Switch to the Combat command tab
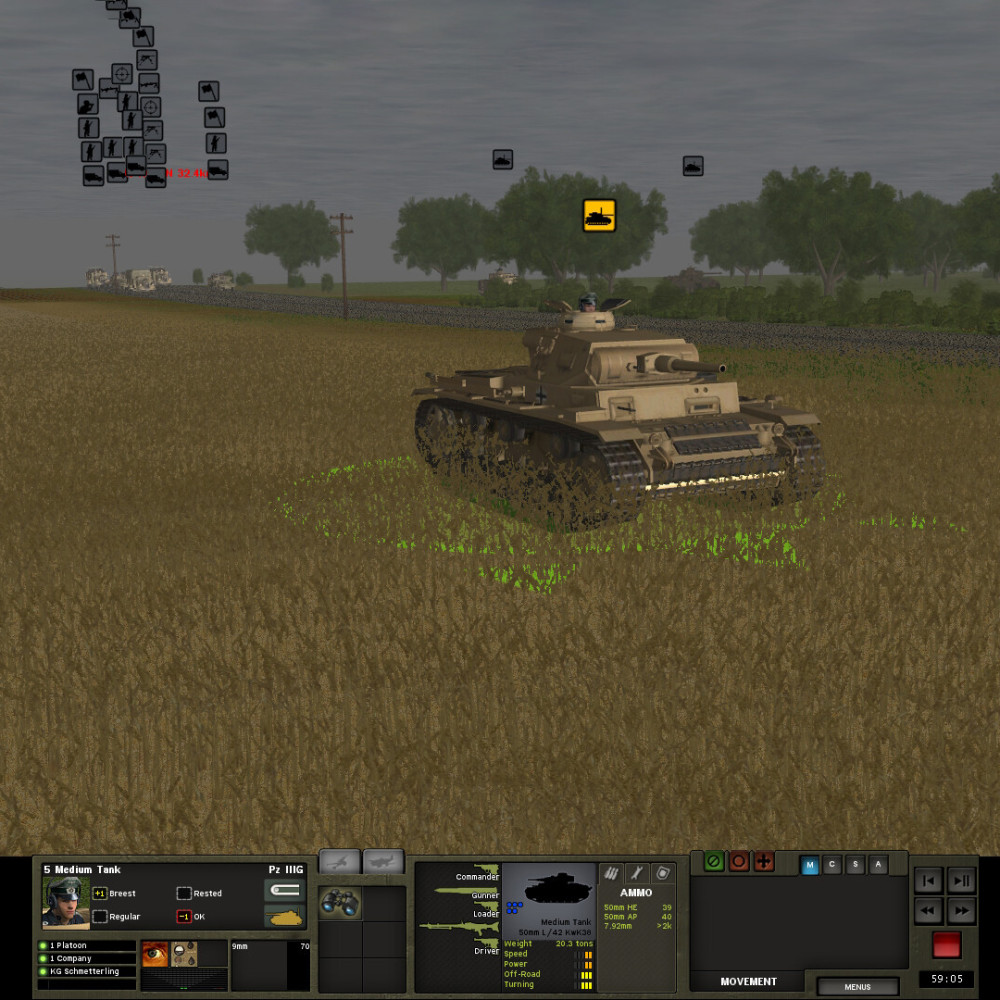 833,865
